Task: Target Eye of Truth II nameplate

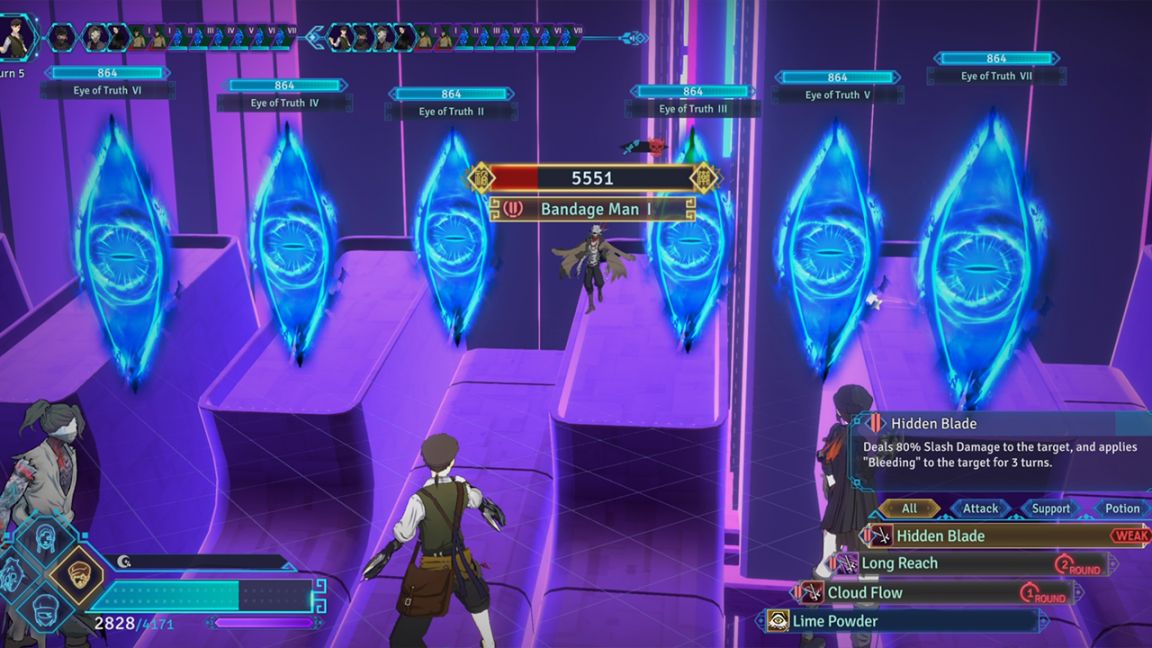Action: pos(451,111)
